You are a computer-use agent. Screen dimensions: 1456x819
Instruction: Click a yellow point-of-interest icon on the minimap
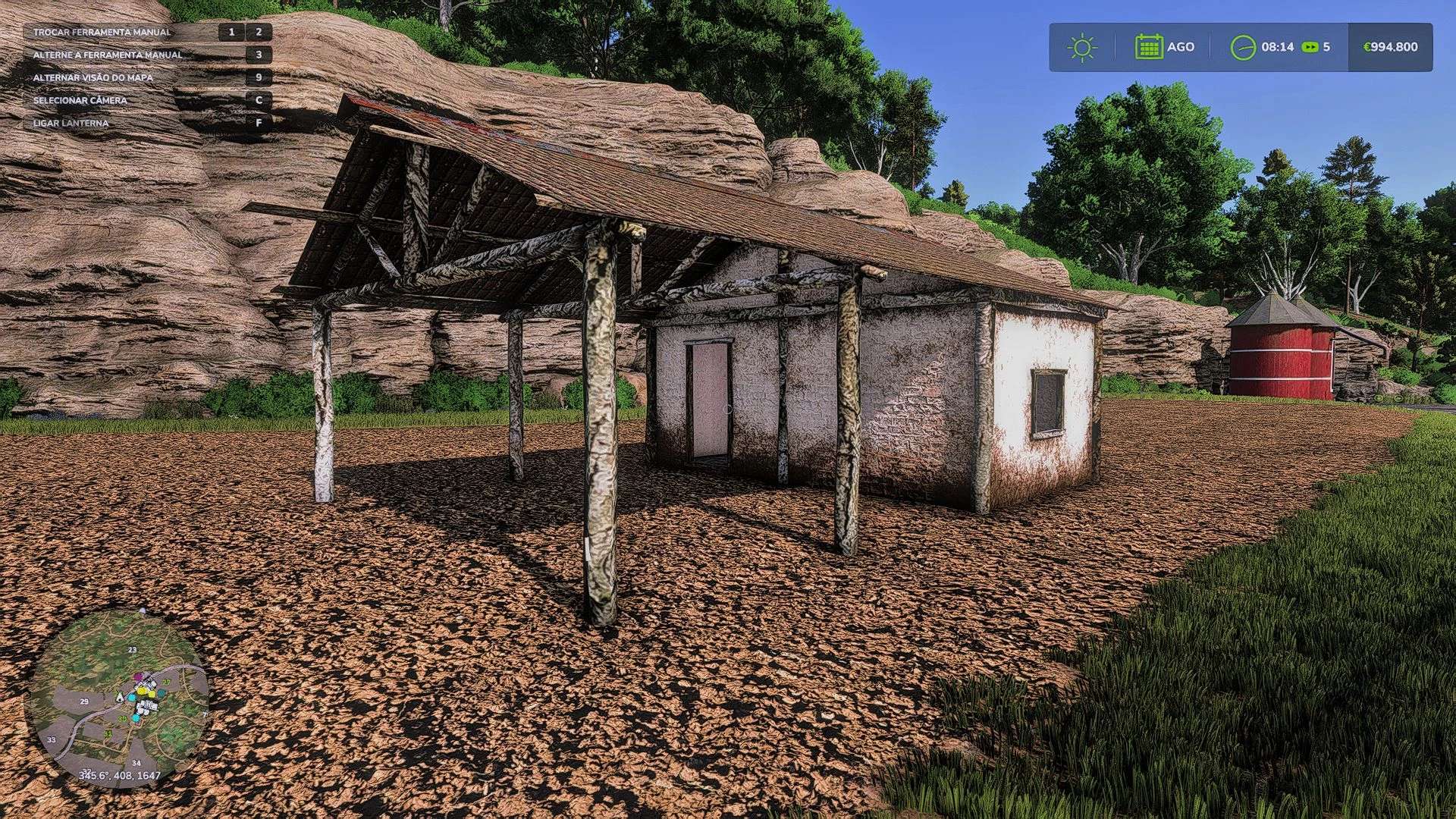coord(143,690)
